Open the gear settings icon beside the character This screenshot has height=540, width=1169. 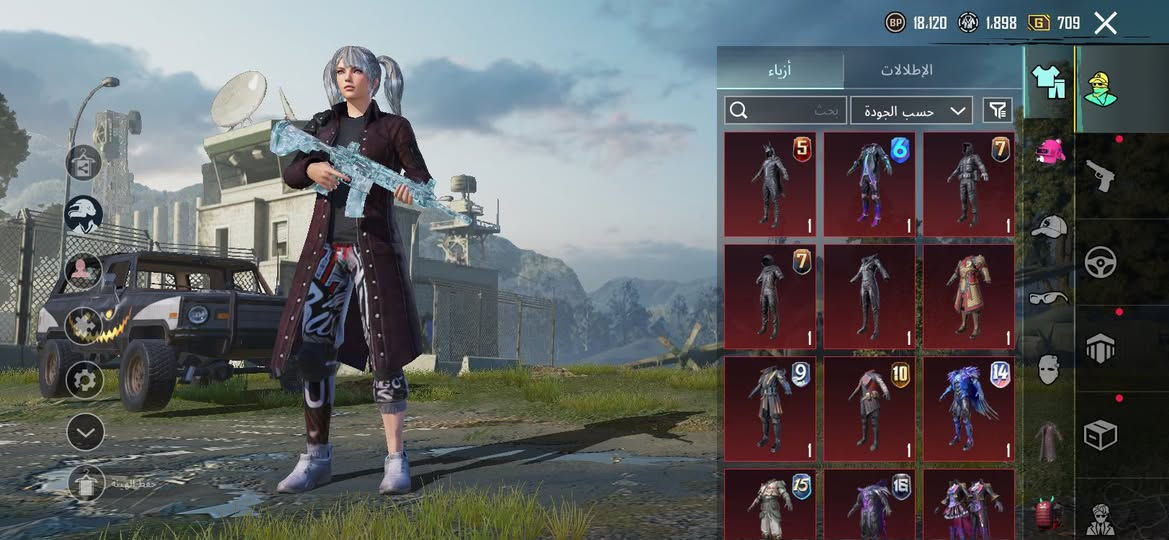click(x=85, y=380)
